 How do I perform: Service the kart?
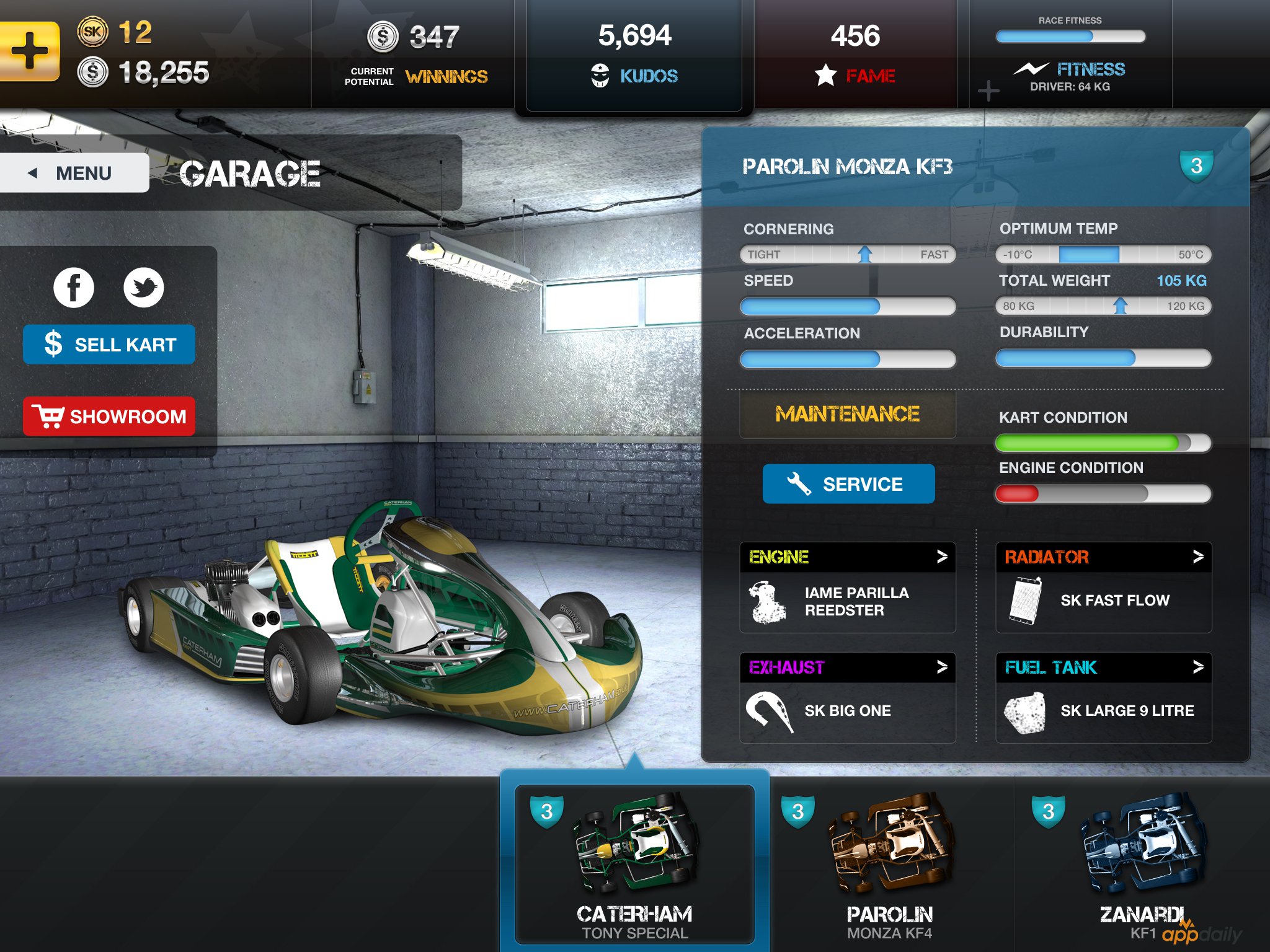(848, 484)
